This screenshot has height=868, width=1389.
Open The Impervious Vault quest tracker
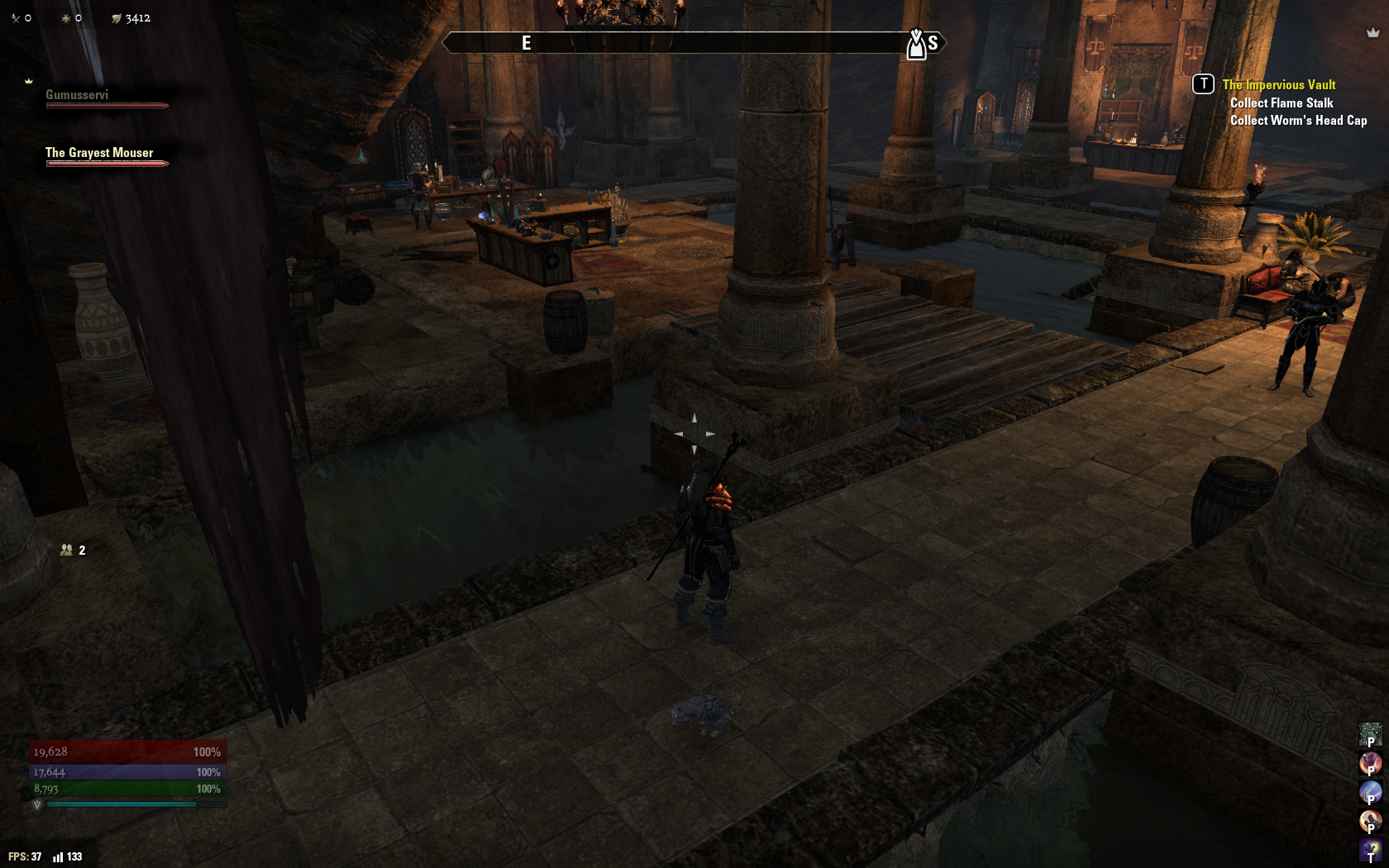tap(1278, 84)
